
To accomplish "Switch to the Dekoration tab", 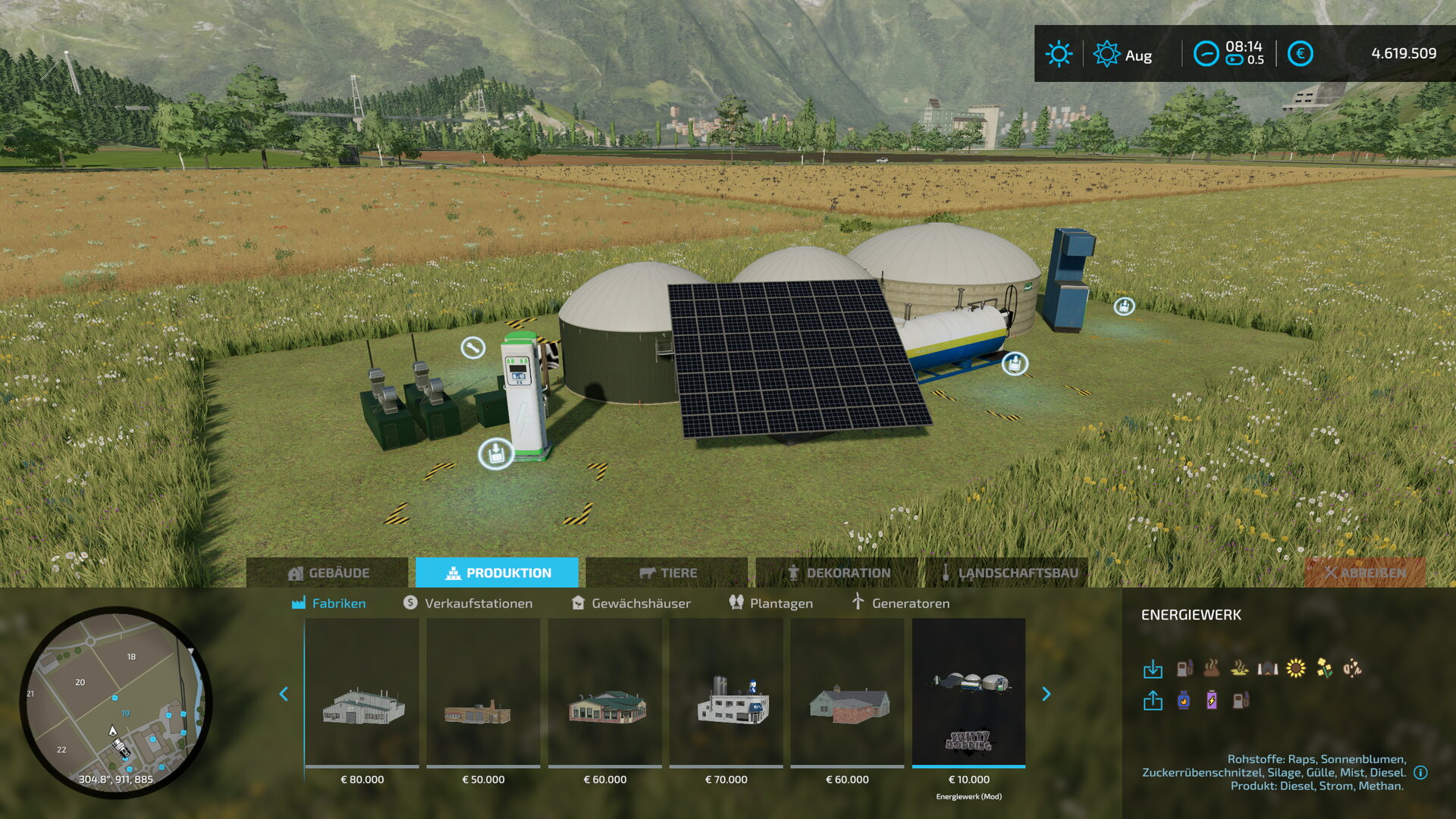I will pyautogui.click(x=837, y=573).
